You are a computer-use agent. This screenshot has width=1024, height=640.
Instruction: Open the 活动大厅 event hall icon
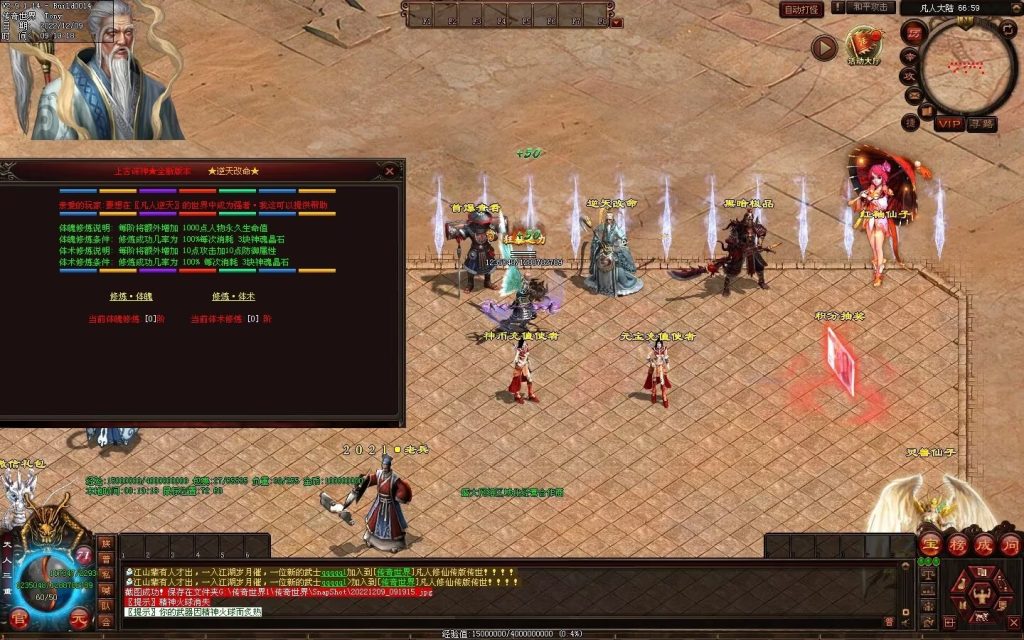tap(865, 46)
